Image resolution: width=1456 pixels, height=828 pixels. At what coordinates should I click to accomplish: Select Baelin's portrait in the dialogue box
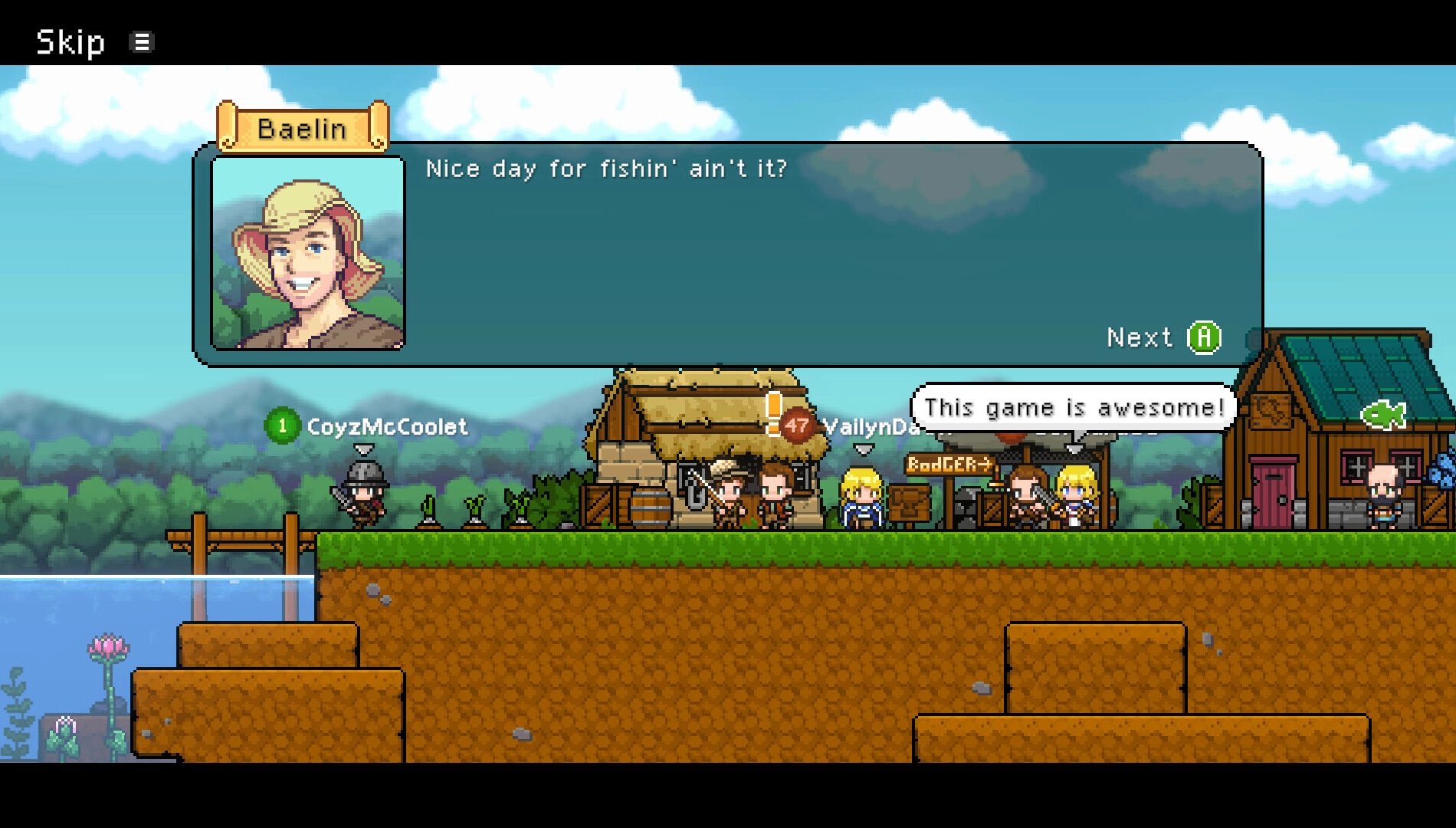(x=307, y=253)
